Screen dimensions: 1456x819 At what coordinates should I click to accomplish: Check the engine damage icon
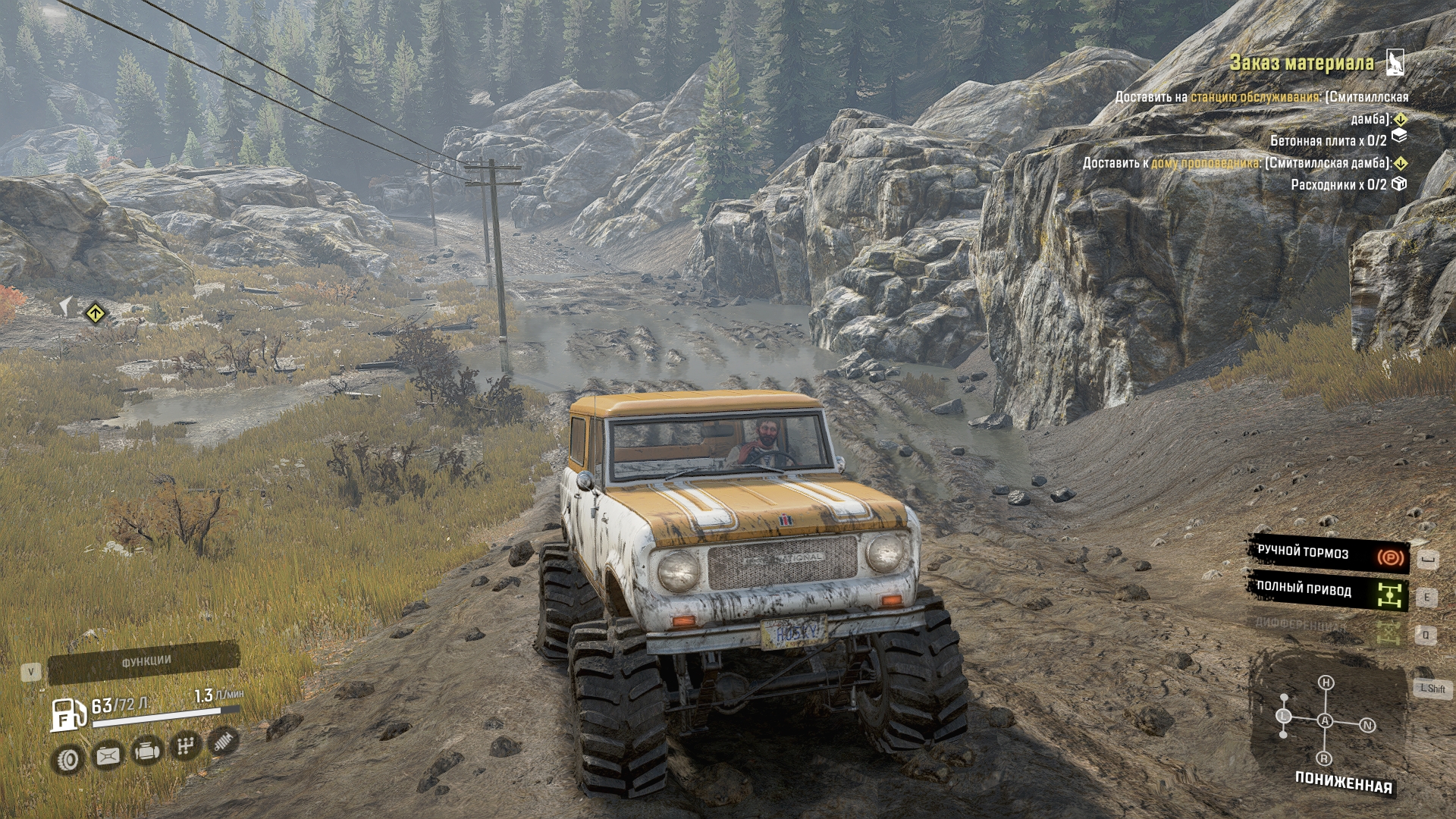tap(146, 752)
